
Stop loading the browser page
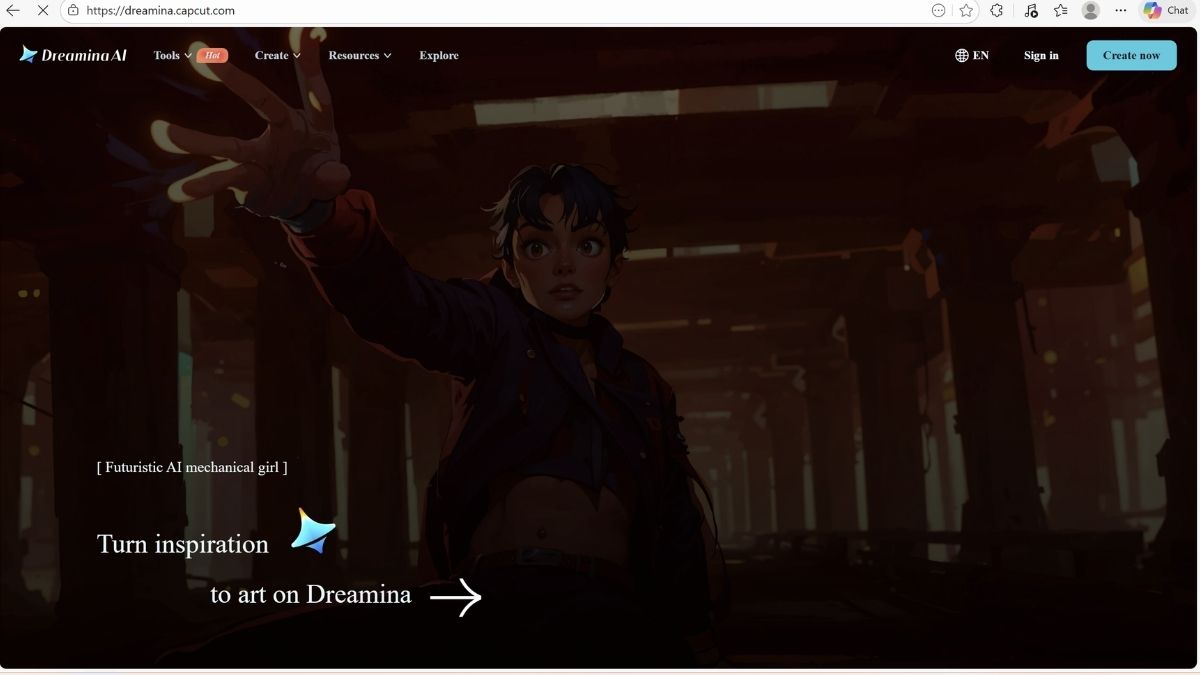(44, 11)
